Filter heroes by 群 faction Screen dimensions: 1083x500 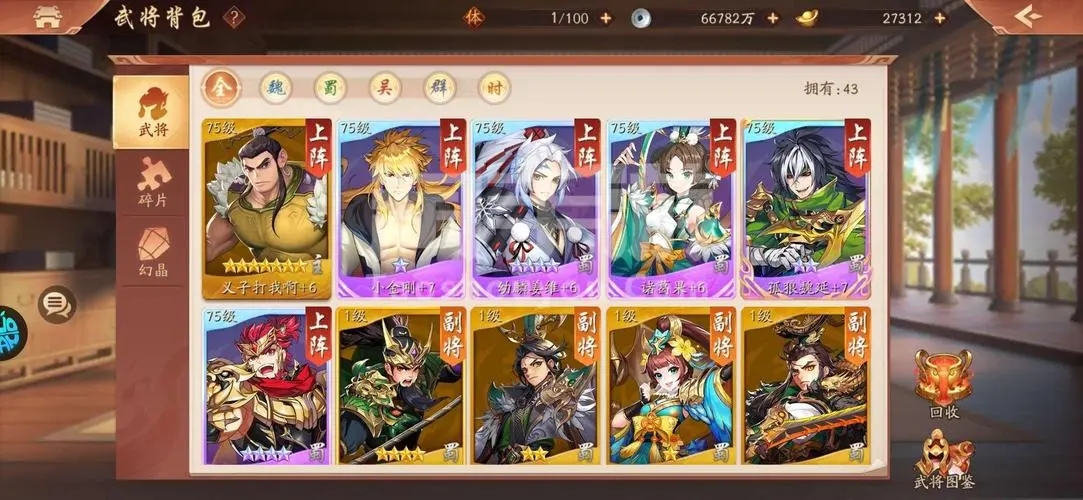(439, 88)
